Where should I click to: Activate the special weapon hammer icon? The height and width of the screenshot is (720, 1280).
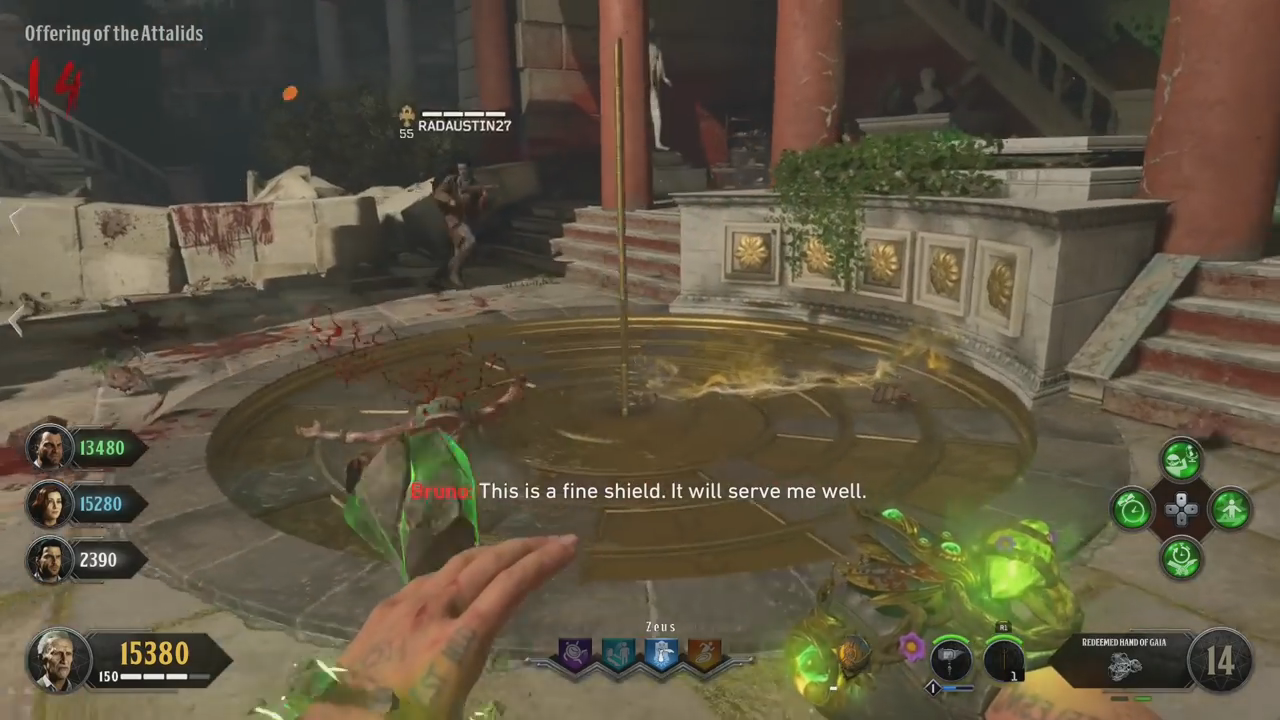pos(951,661)
